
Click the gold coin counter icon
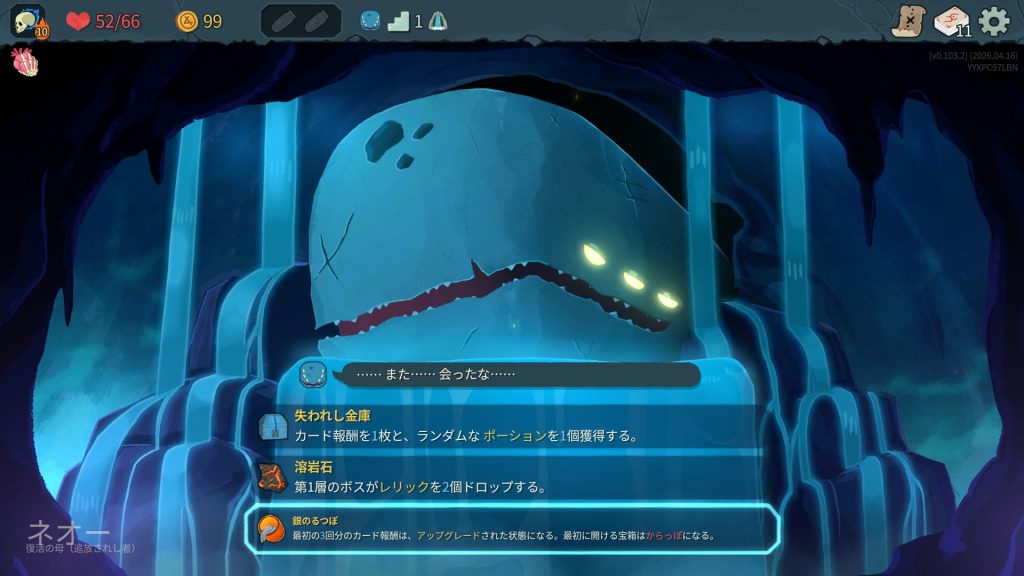coord(187,21)
